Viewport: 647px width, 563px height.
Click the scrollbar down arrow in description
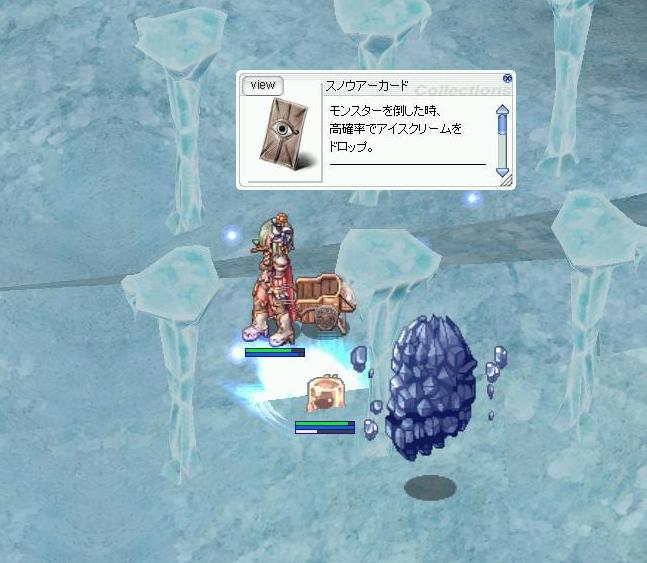coord(502,171)
